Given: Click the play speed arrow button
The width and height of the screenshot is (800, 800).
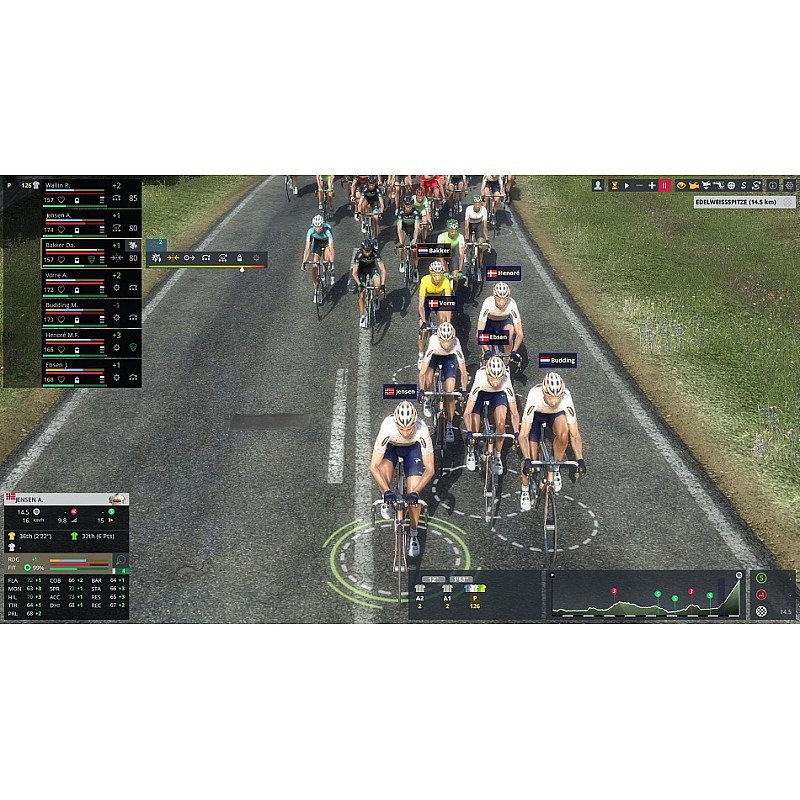Looking at the screenshot, I should (626, 185).
